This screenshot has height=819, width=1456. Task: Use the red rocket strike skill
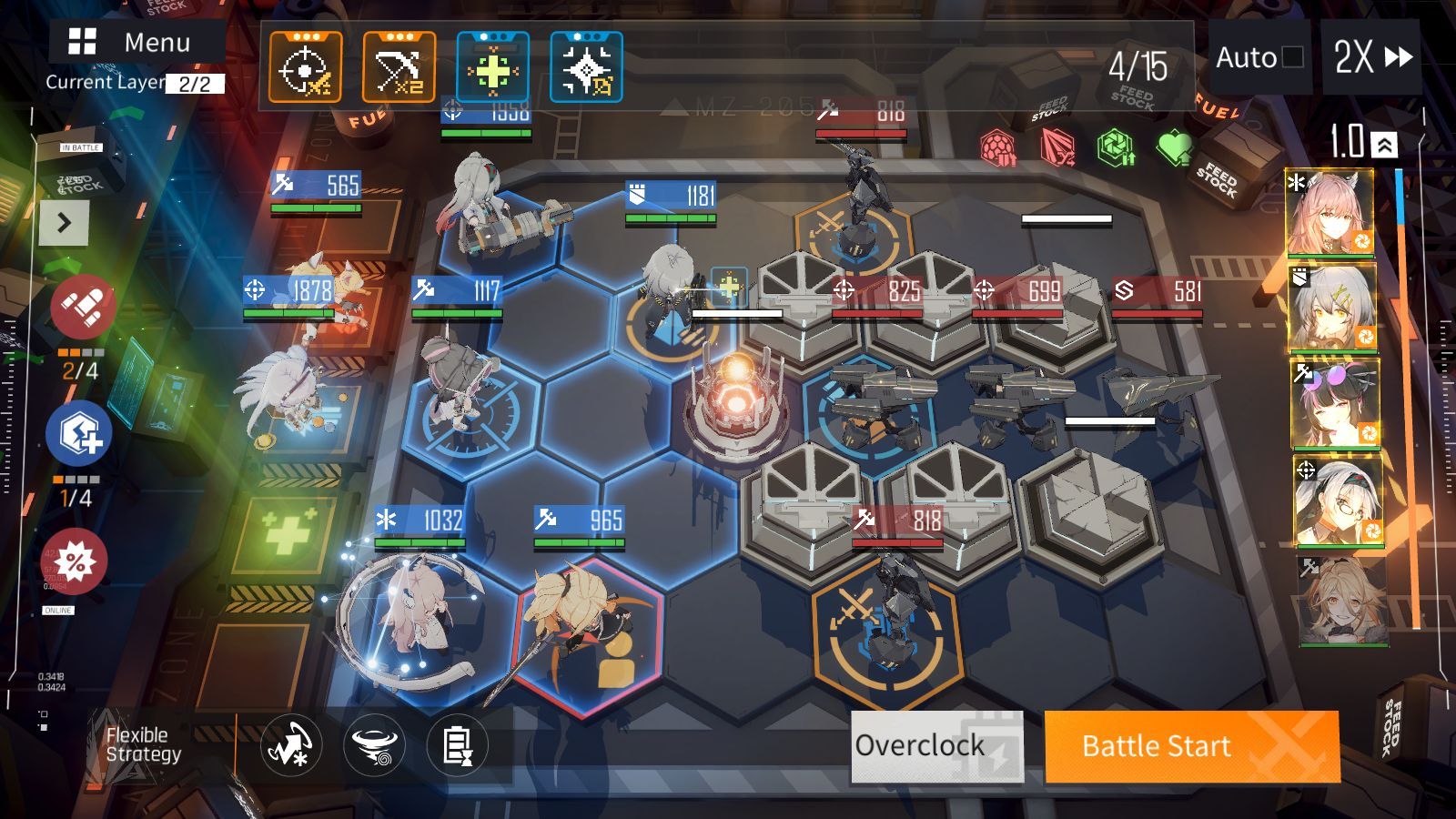82,307
